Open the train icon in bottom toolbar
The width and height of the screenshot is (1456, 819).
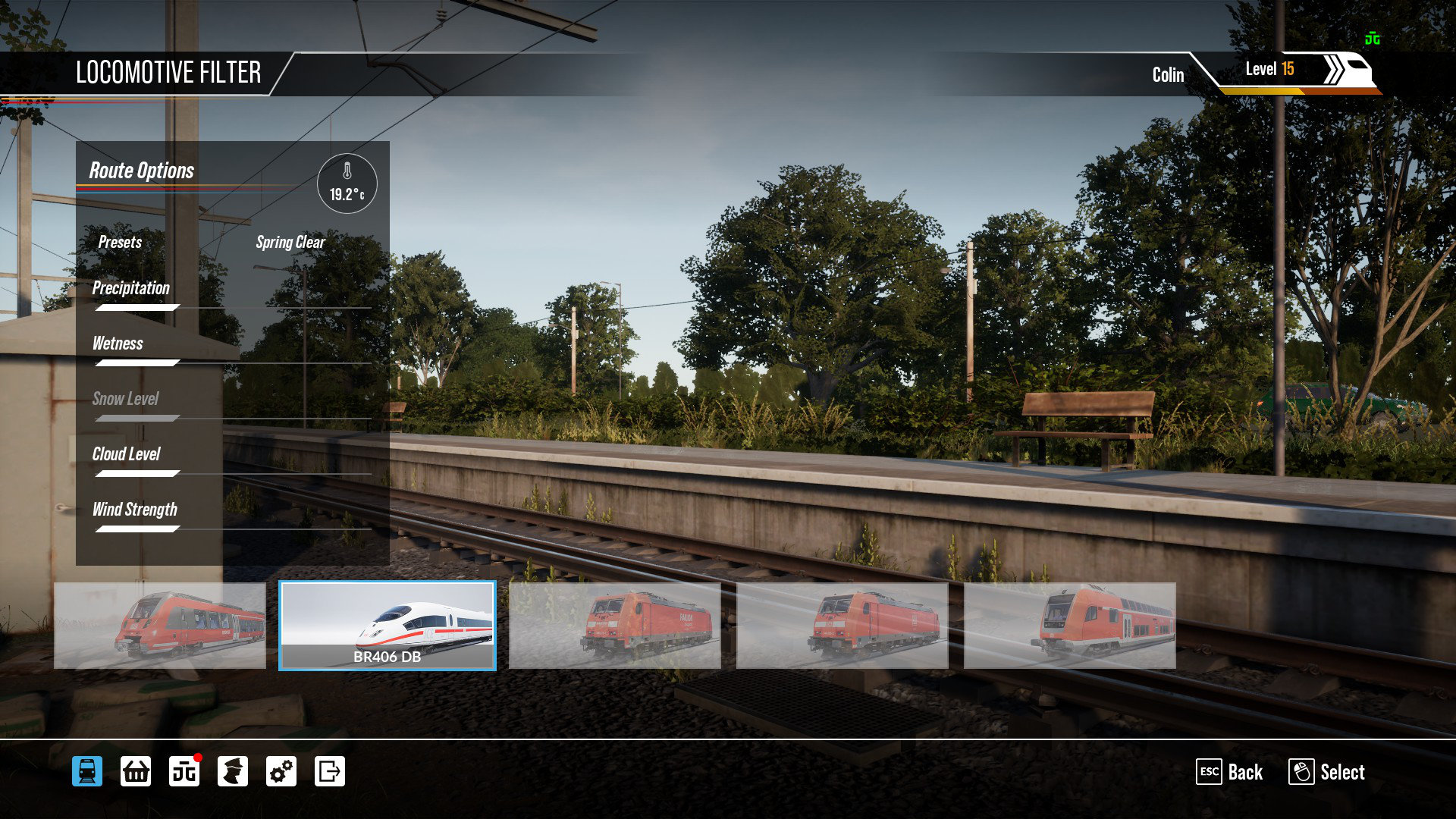(x=87, y=772)
